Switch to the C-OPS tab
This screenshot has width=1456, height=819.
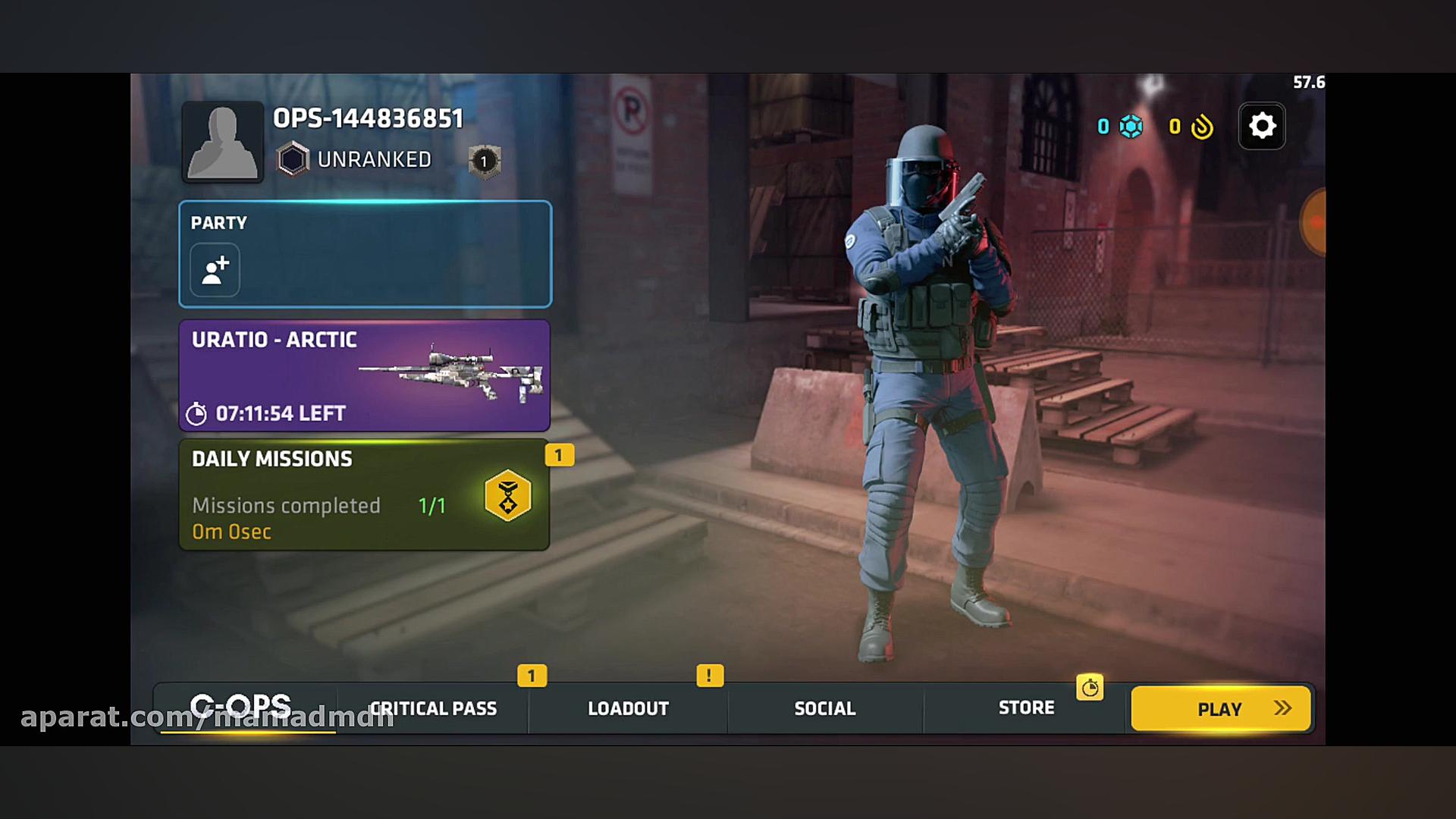[241, 707]
